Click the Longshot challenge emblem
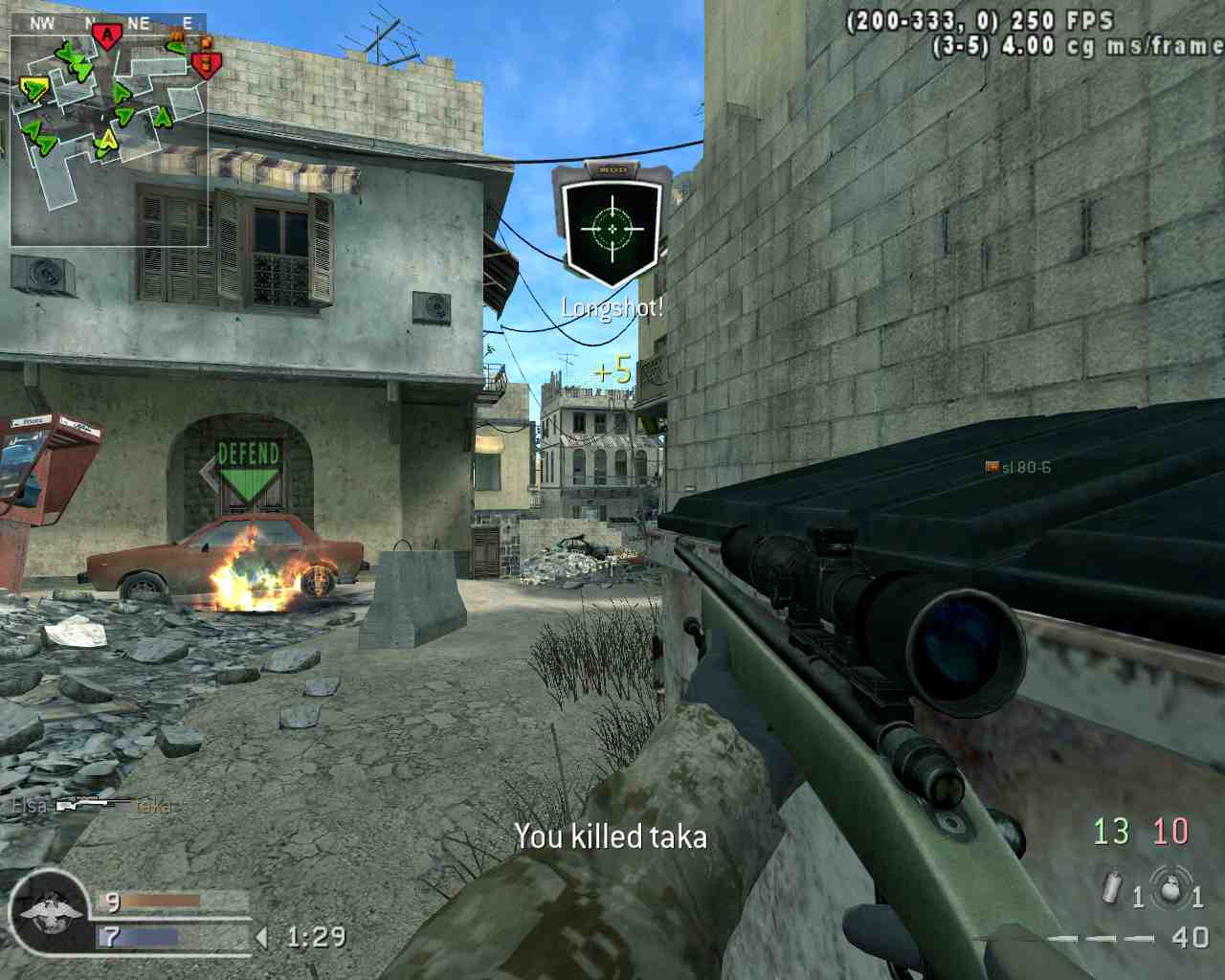Viewport: 1225px width, 980px height. [612, 227]
